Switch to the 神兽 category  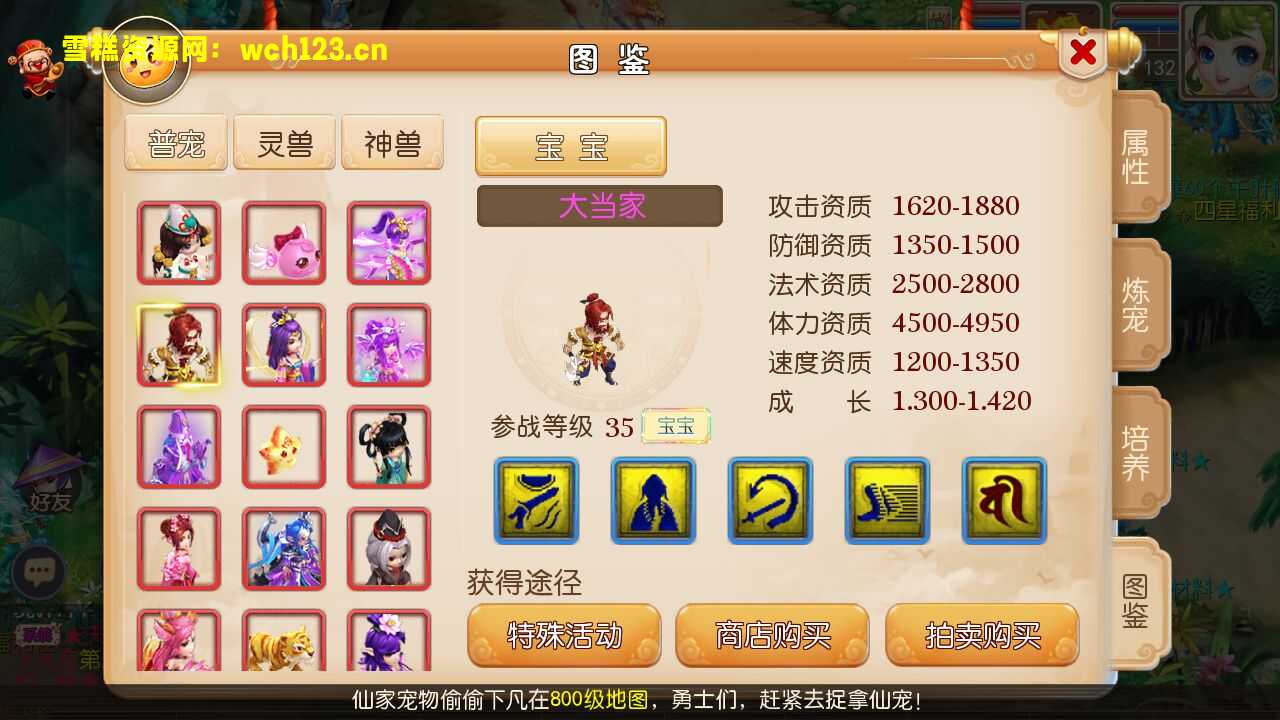point(392,142)
